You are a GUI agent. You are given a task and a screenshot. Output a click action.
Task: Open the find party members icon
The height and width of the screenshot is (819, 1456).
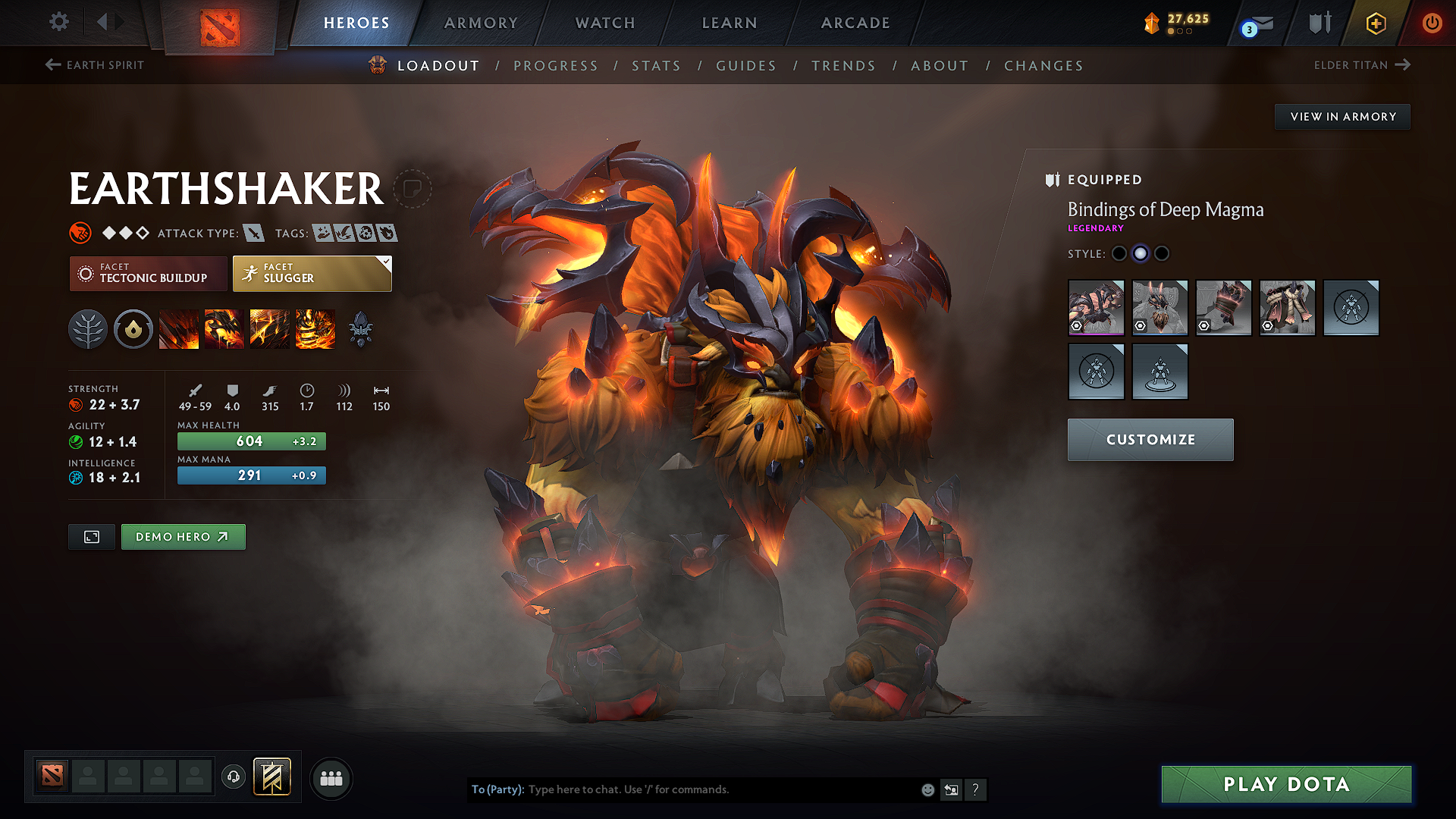pyautogui.click(x=331, y=778)
